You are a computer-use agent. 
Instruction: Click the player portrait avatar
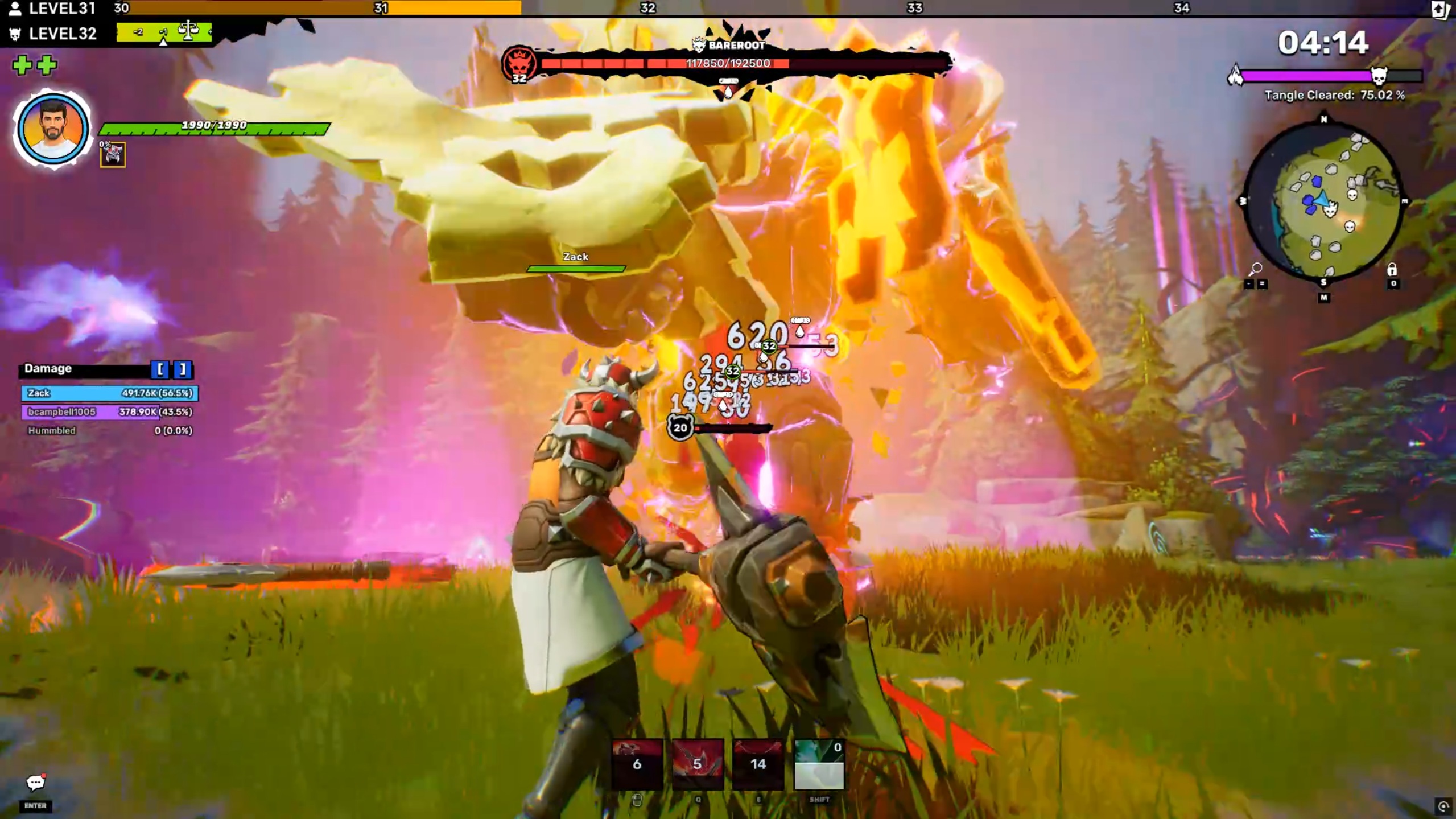[52, 130]
